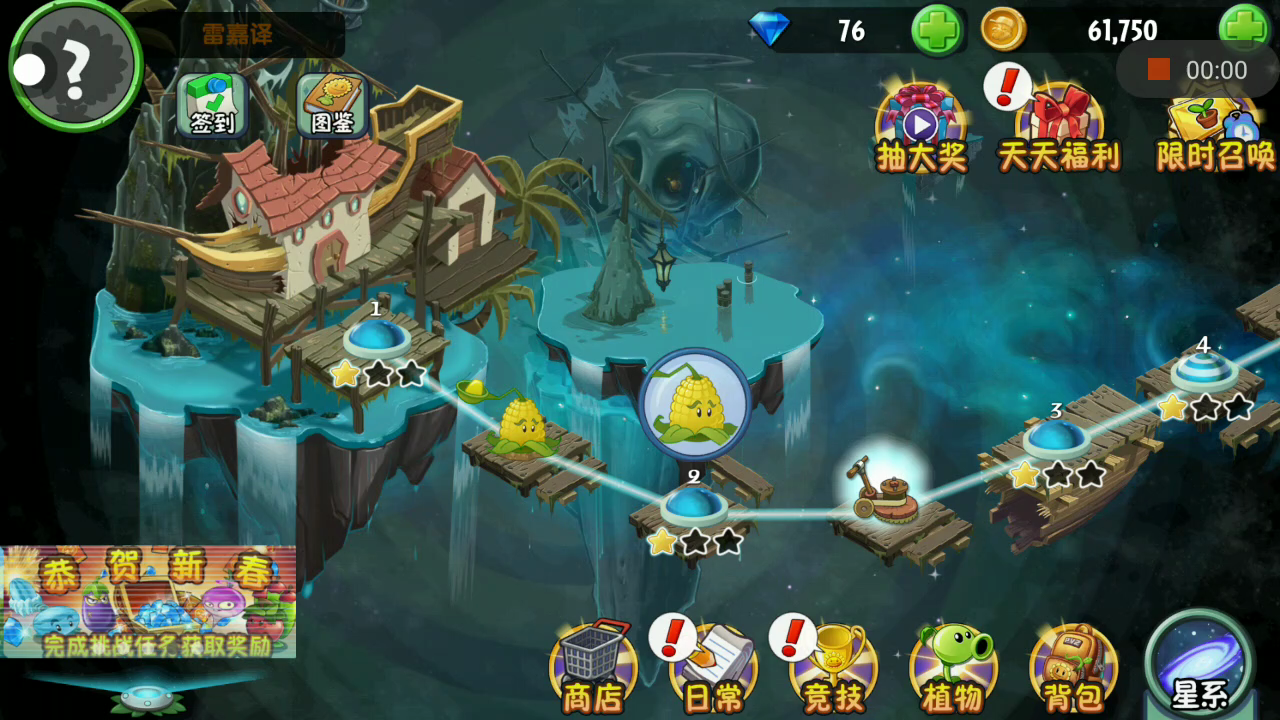Screen dimensions: 1280x720
Task: Select level 1 node on the map
Action: coord(375,338)
